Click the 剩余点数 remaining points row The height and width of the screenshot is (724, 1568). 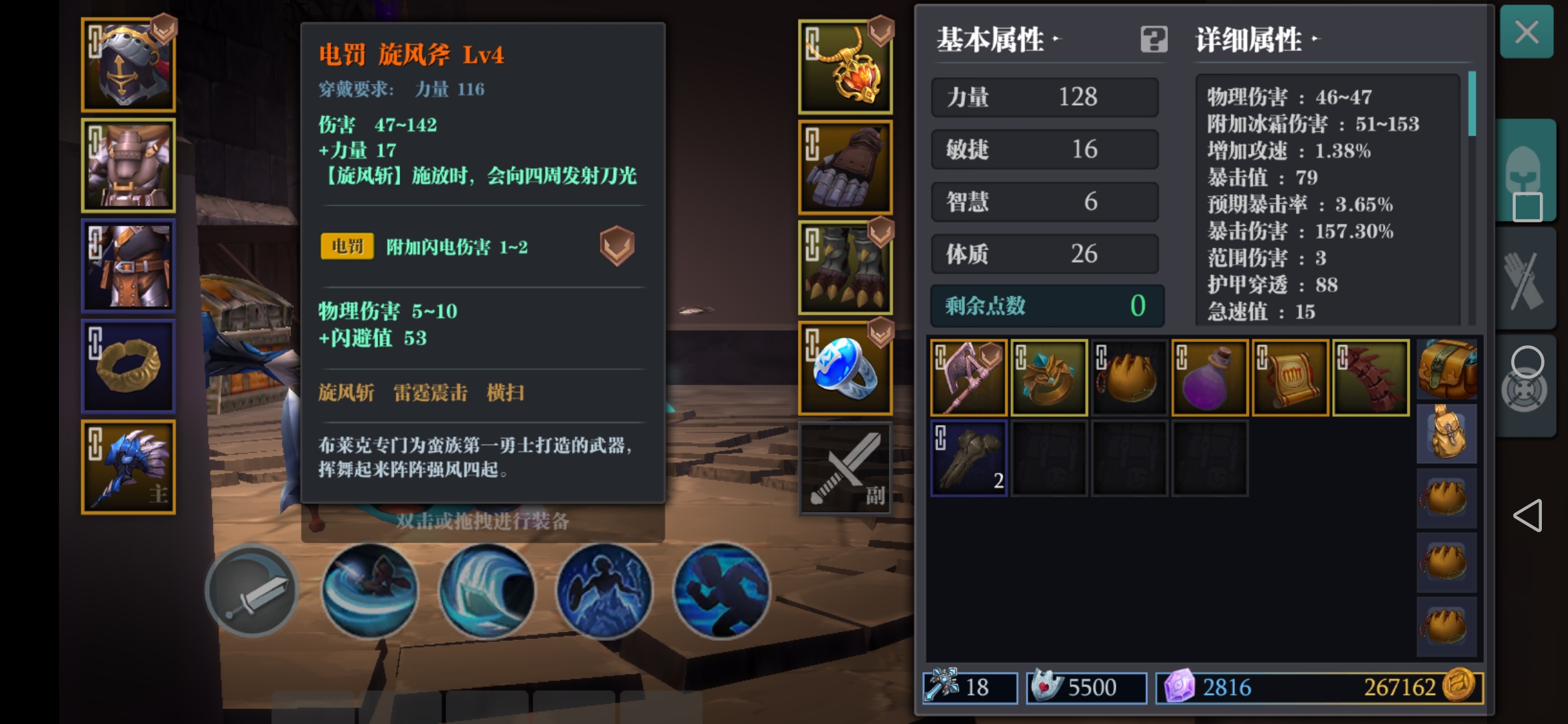[1045, 306]
